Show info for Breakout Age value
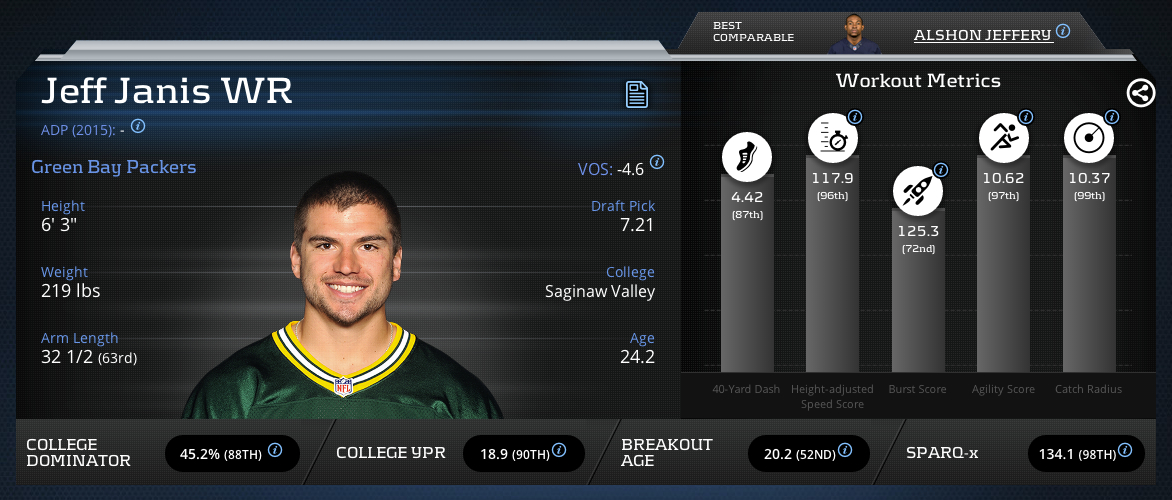The image size is (1172, 500). (x=847, y=451)
